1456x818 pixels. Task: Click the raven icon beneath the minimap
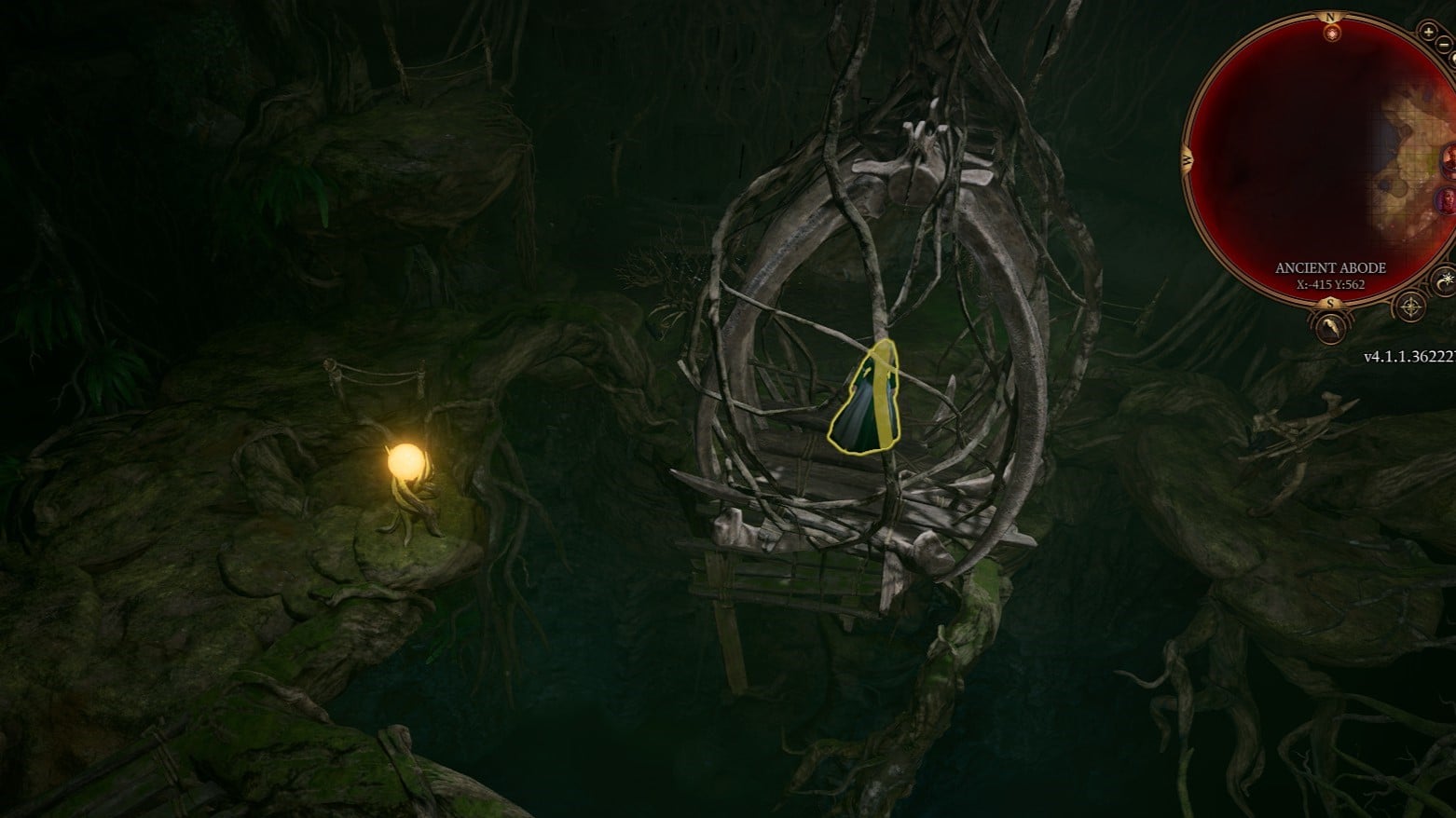click(x=1329, y=326)
